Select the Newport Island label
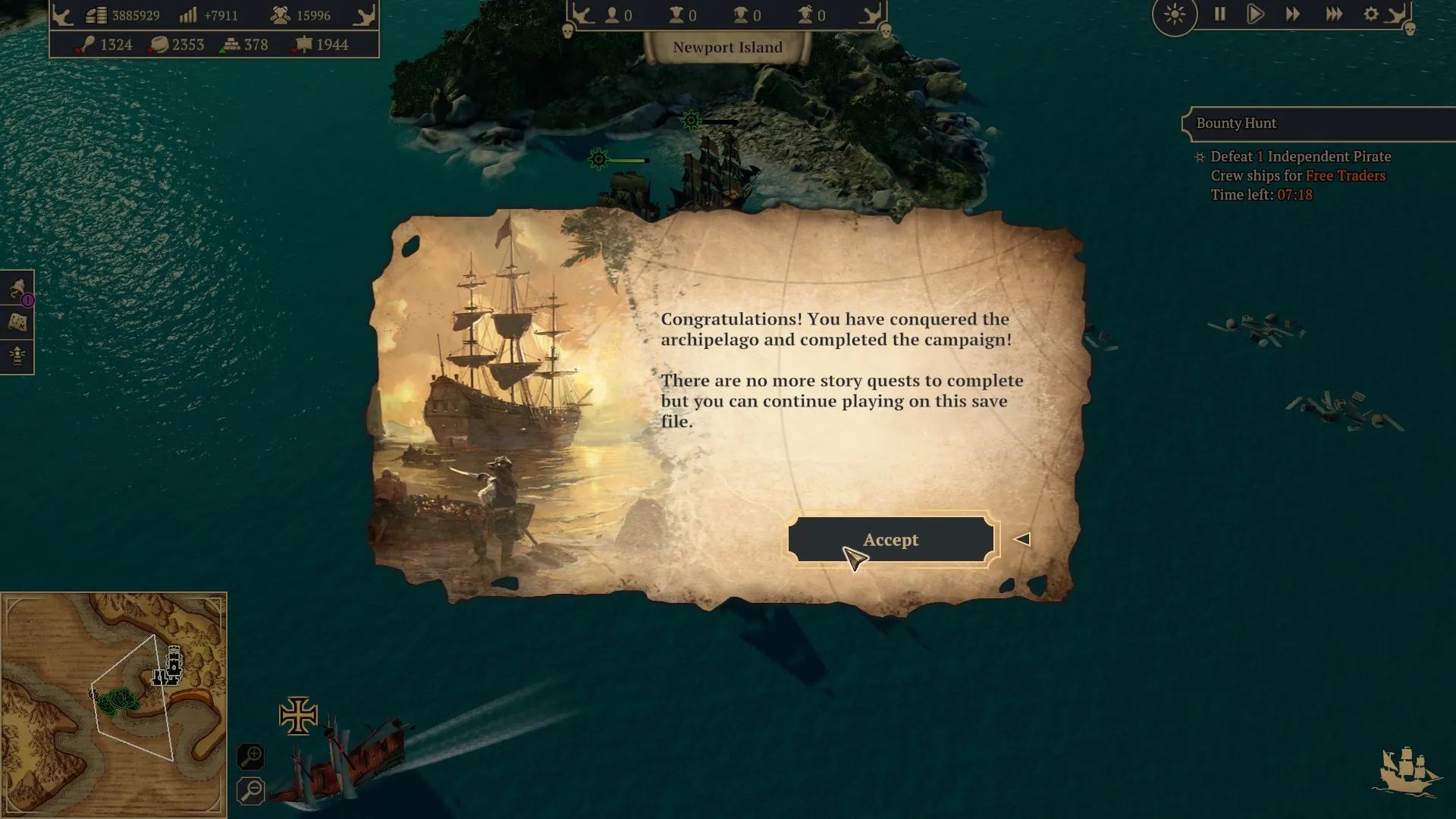Viewport: 1456px width, 819px height. click(x=727, y=48)
